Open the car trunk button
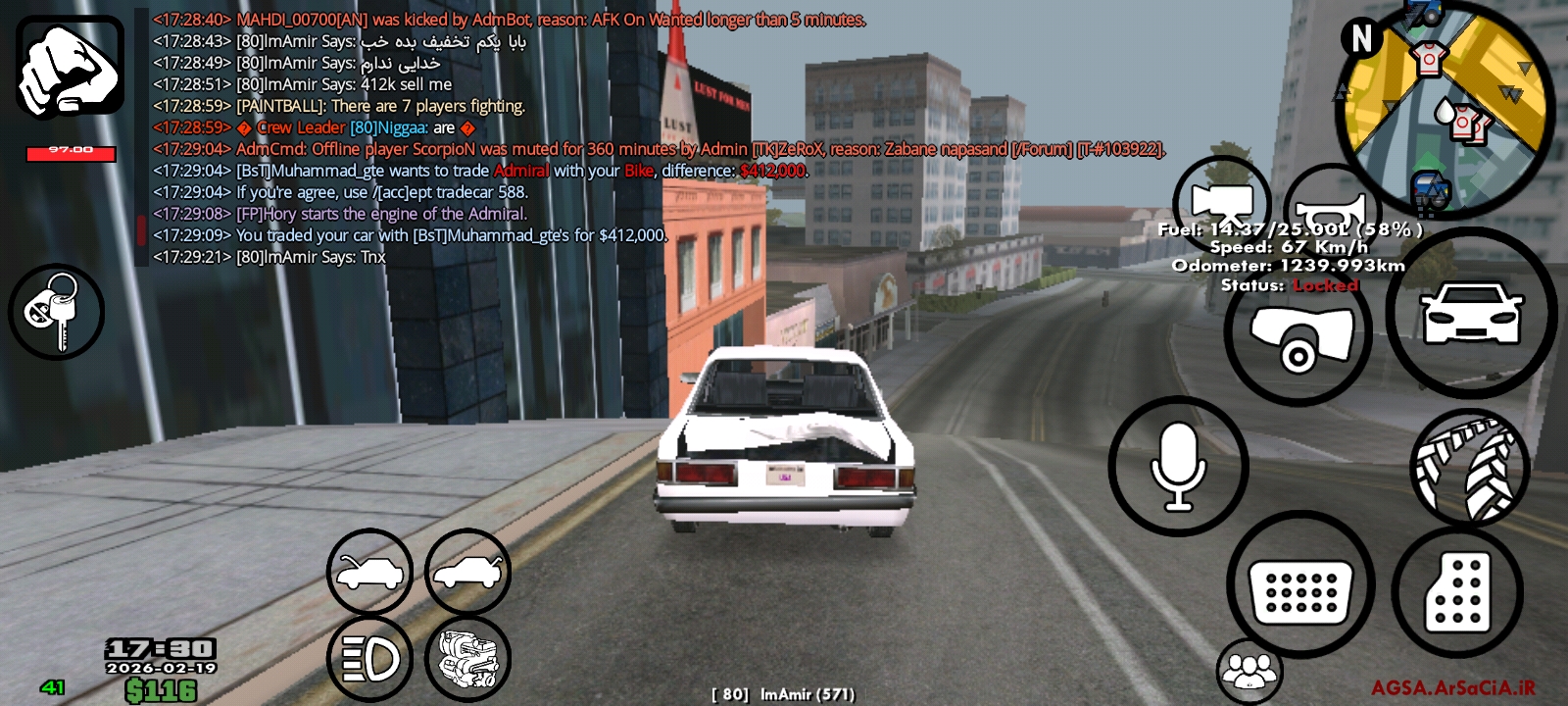Image resolution: width=1568 pixels, height=706 pixels. (x=467, y=573)
